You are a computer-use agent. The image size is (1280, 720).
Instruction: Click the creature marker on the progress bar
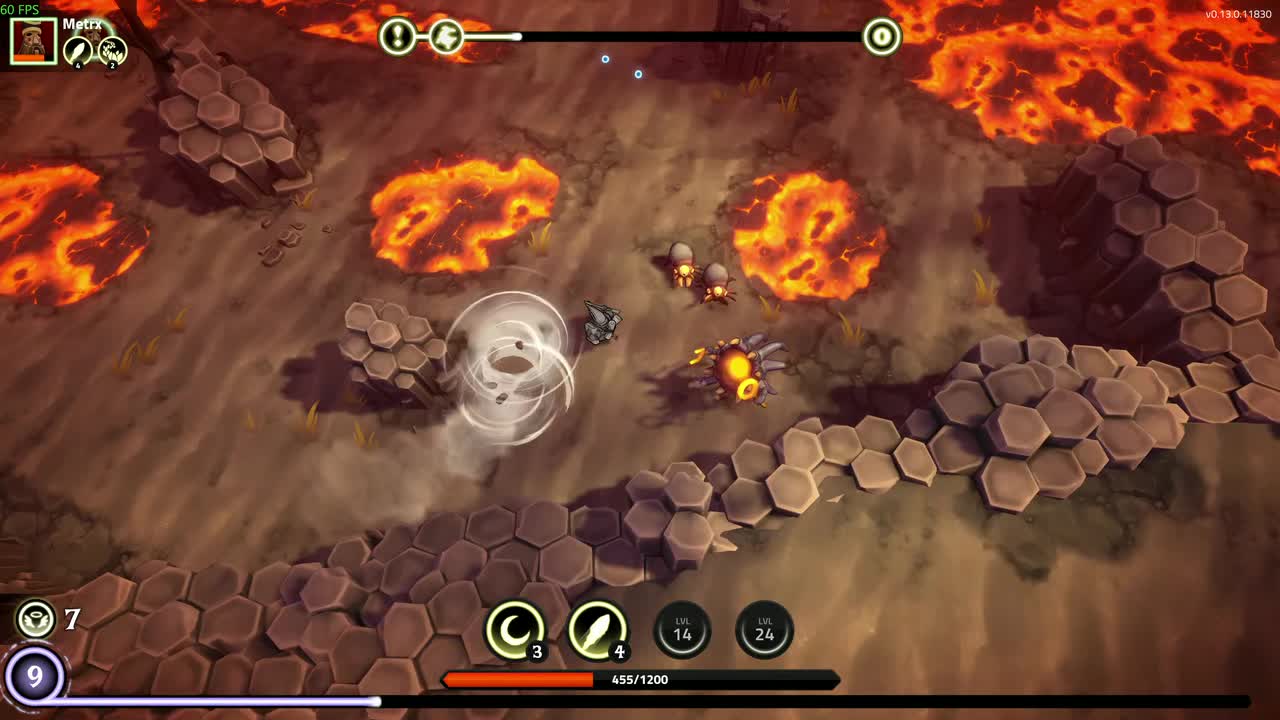click(x=446, y=37)
